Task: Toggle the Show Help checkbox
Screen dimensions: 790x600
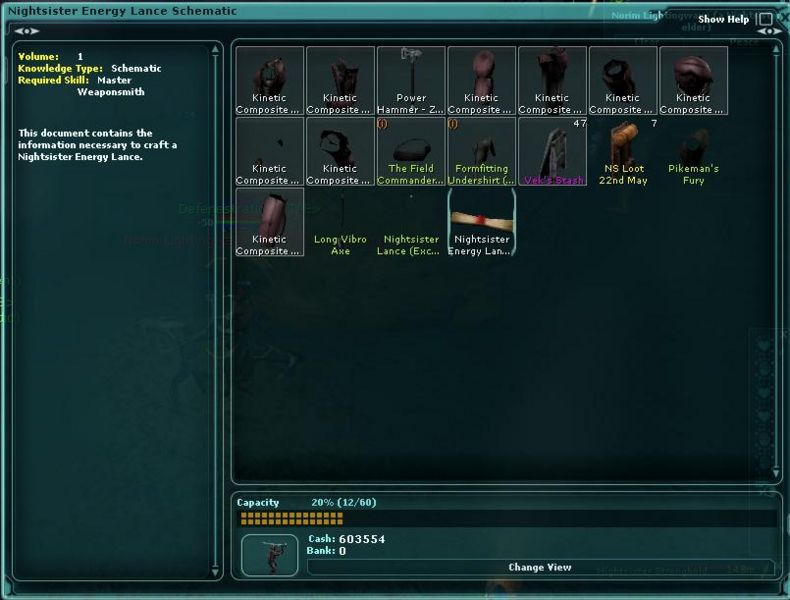Action: pyautogui.click(x=767, y=19)
